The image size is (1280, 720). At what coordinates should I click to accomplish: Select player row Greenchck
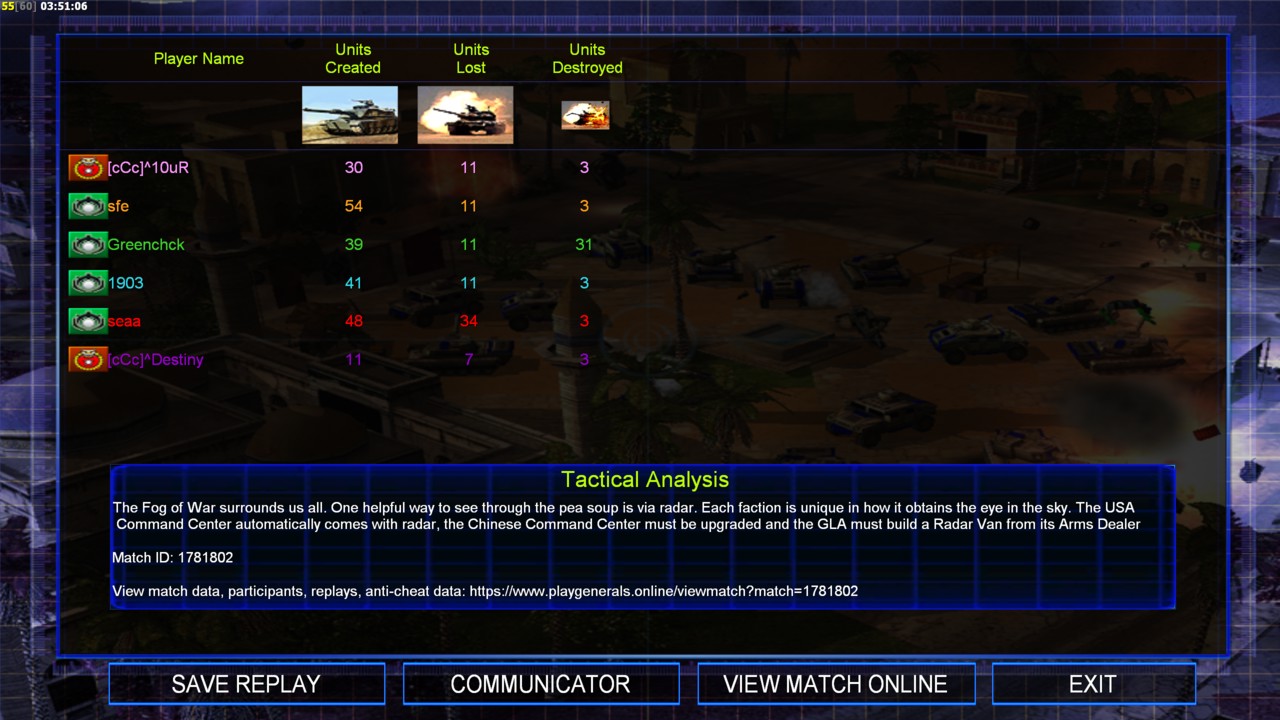(146, 245)
